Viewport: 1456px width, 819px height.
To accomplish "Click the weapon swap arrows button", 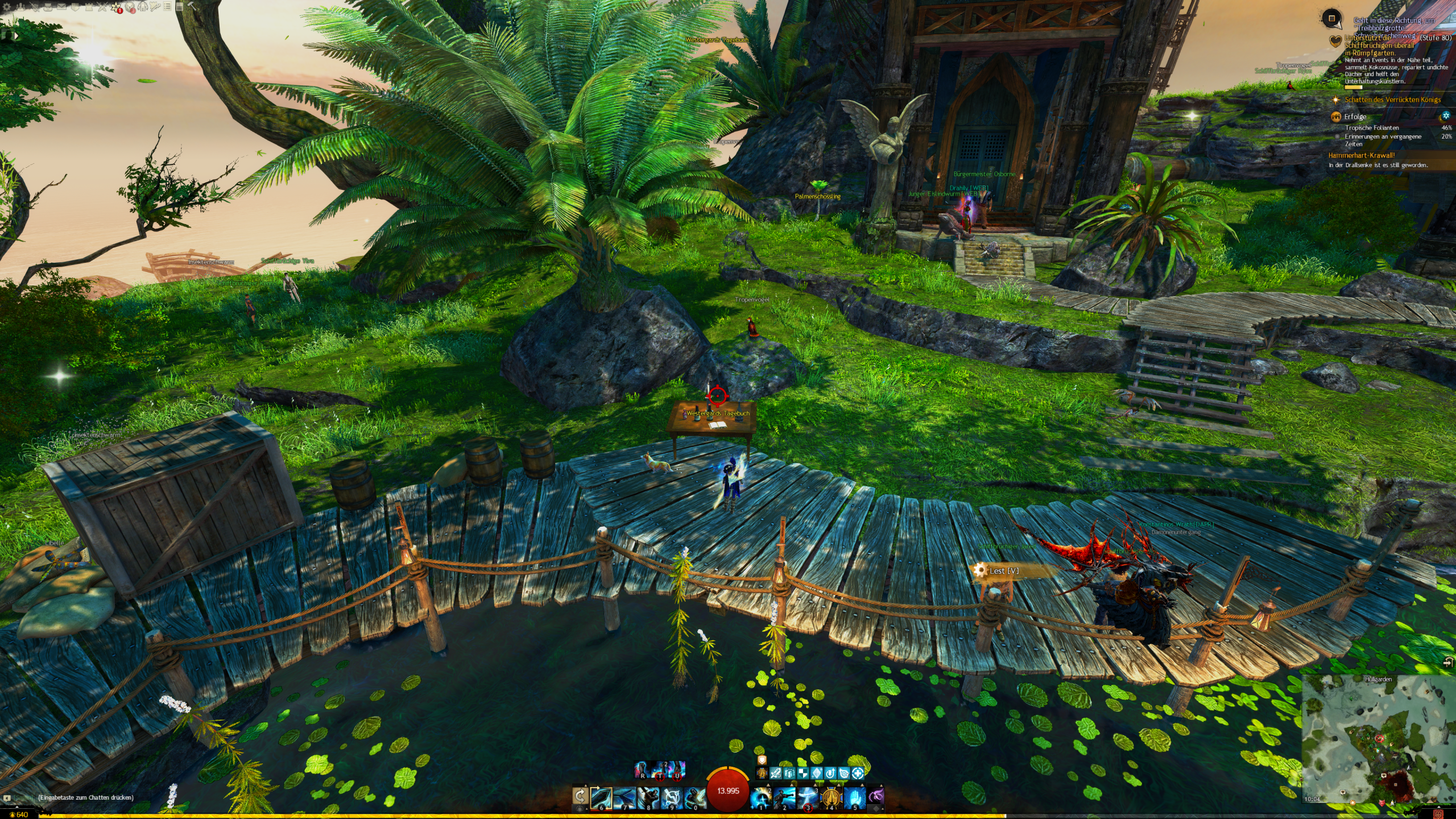I will tap(580, 796).
